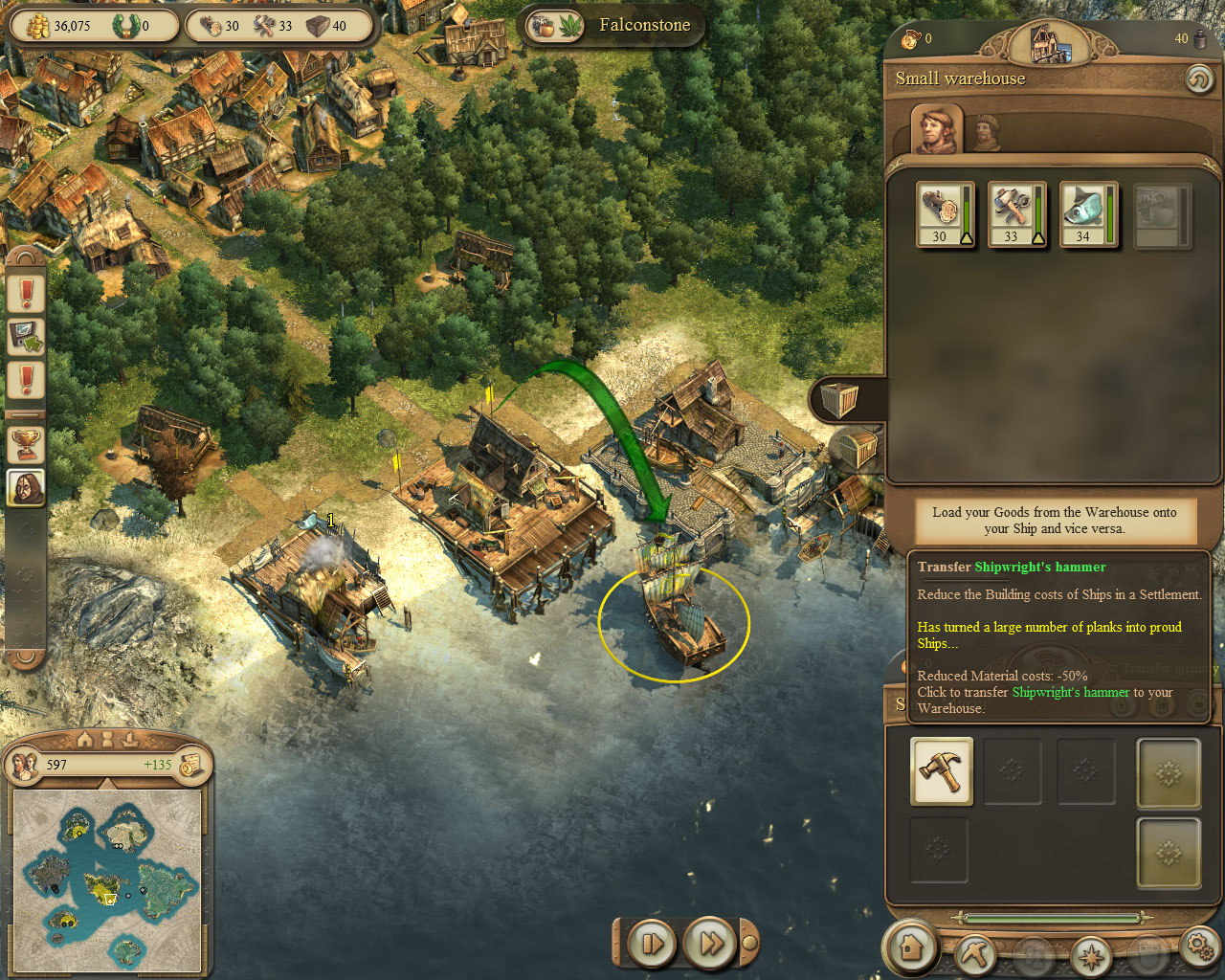Viewport: 1225px width, 980px height.
Task: Open the pickaxe demolish tool
Action: [x=975, y=953]
